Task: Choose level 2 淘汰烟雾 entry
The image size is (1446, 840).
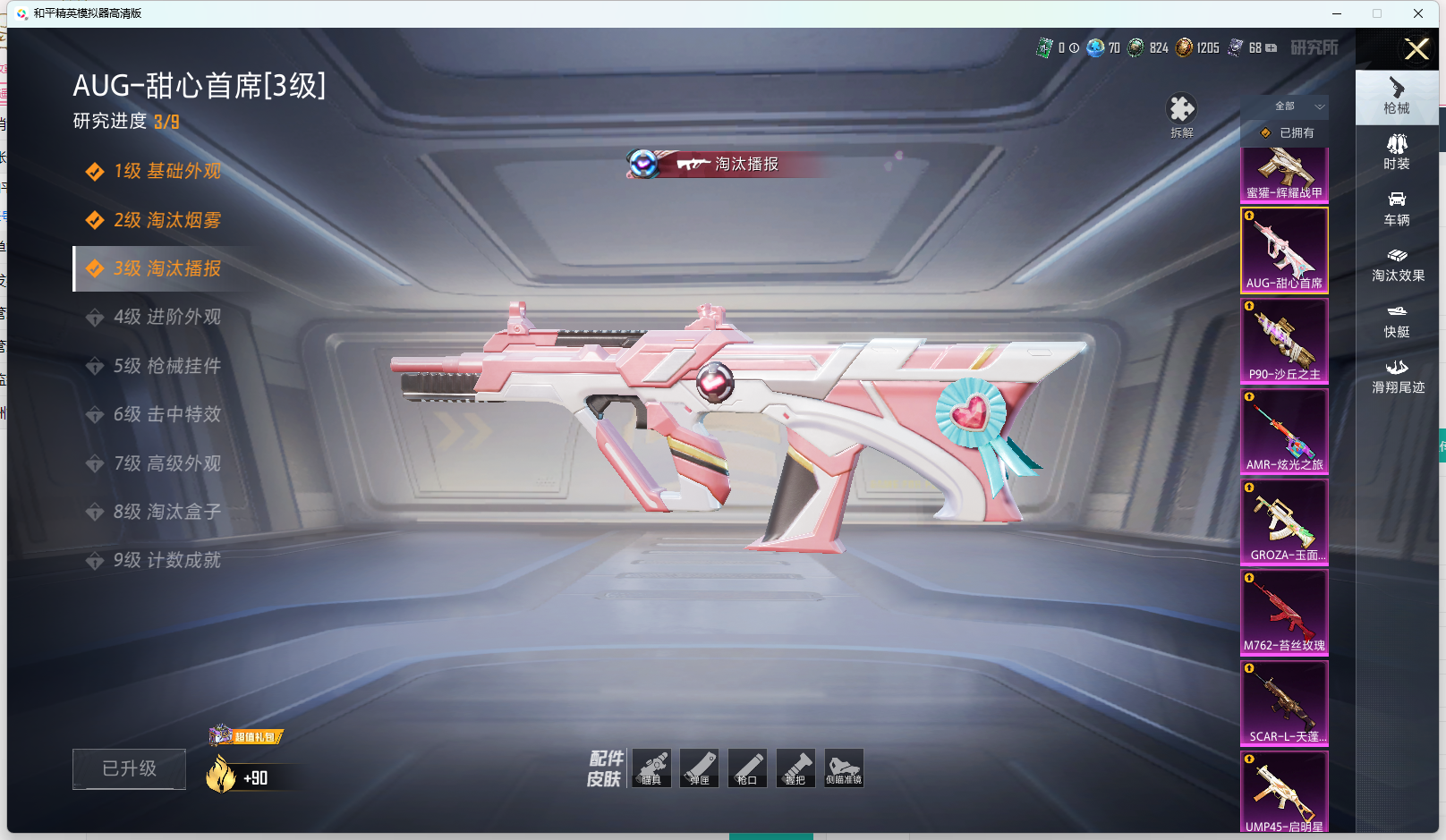Action: click(166, 220)
